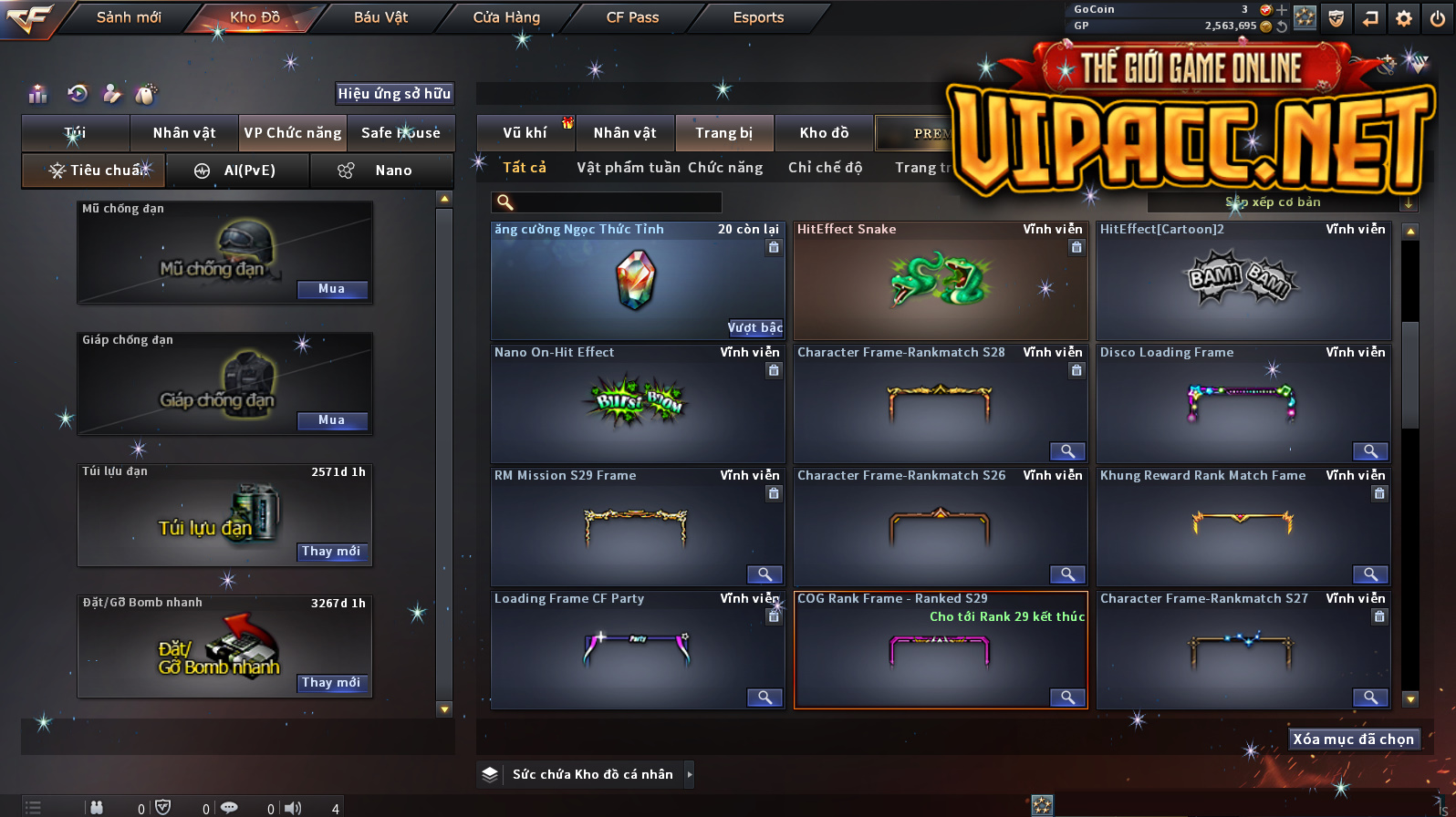Click Vượt bậc on the gem item
The height and width of the screenshot is (817, 1456).
point(754,327)
